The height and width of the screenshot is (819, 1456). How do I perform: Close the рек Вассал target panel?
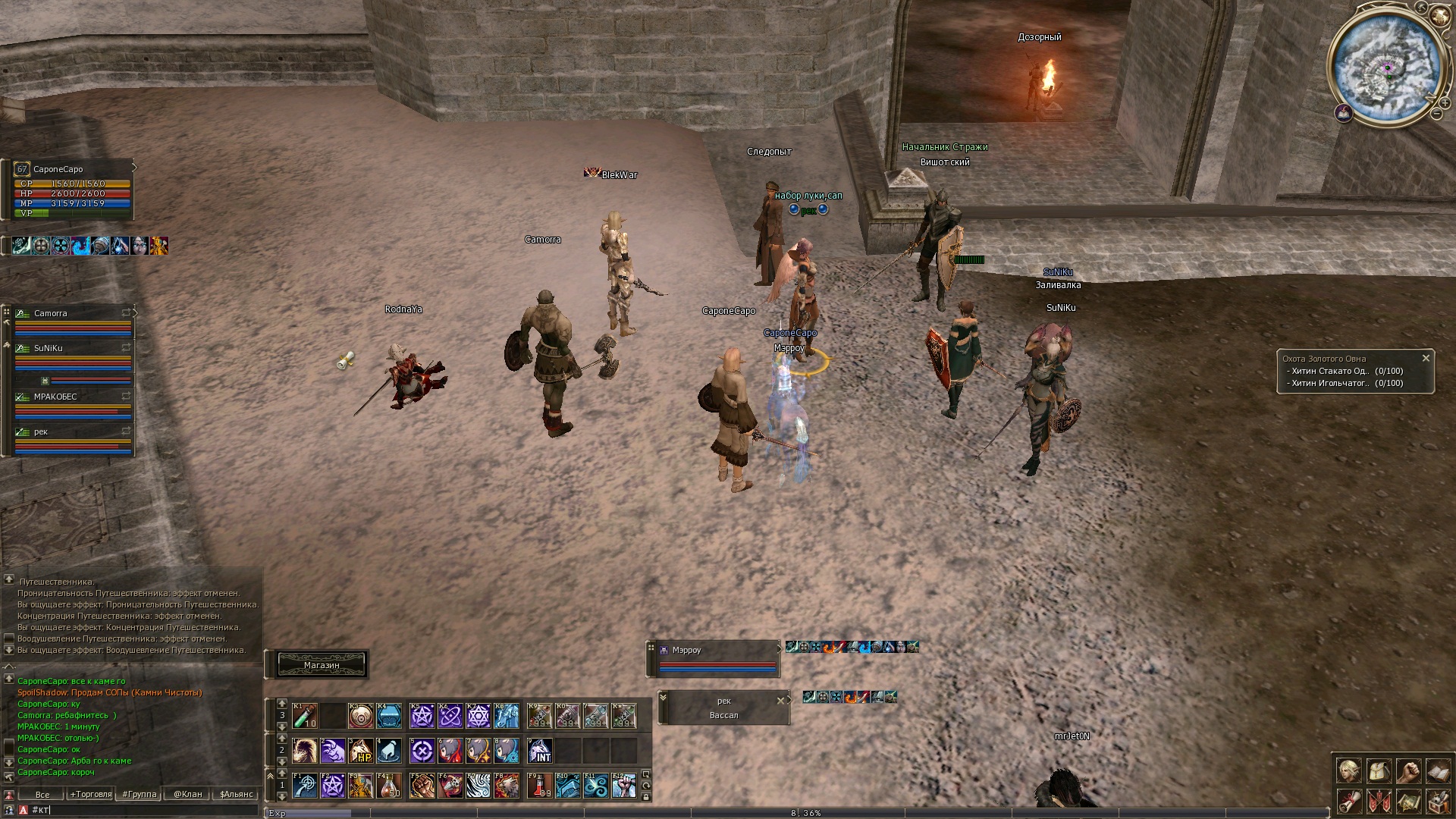click(780, 701)
